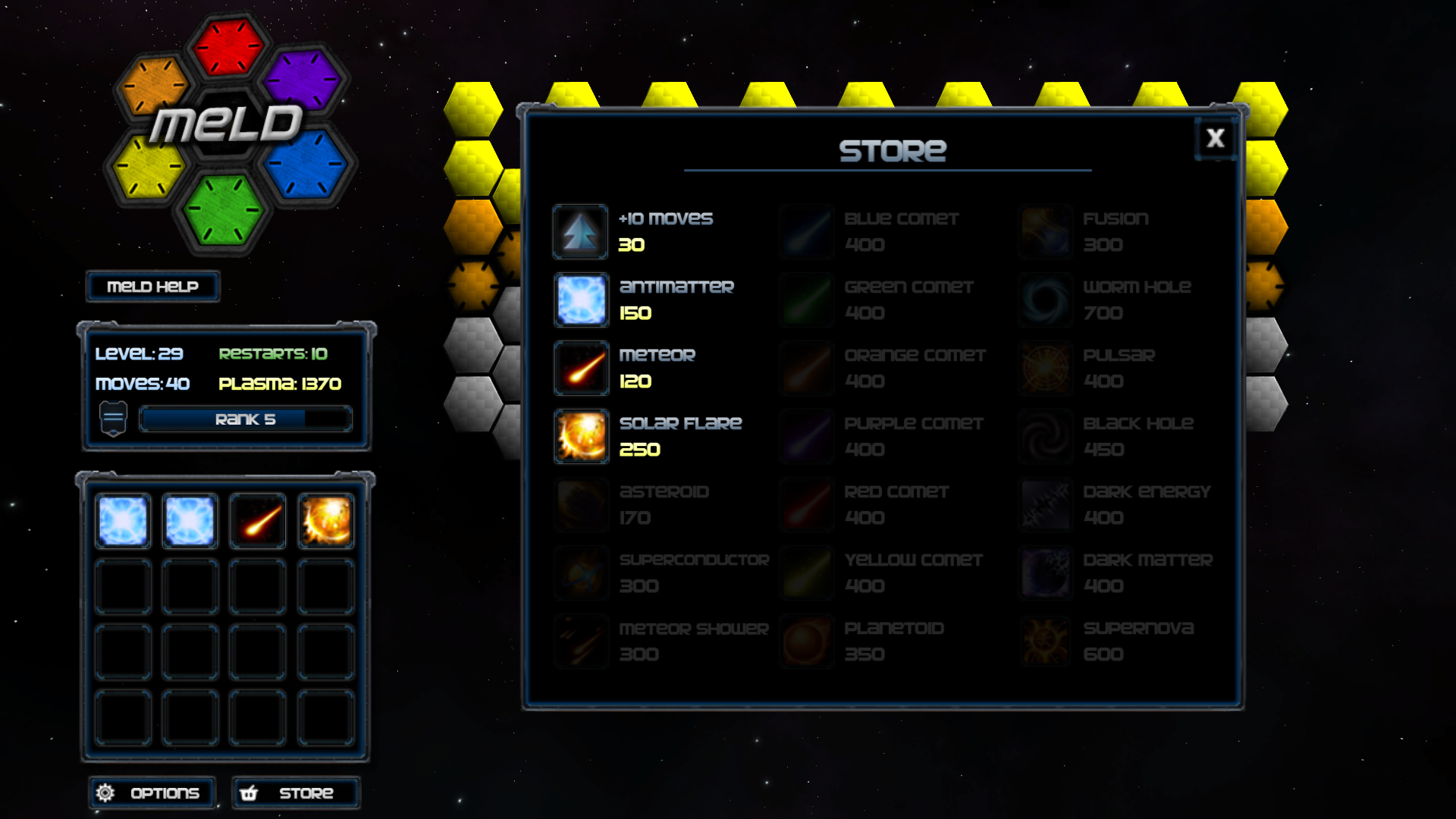Viewport: 1456px width, 819px height.
Task: Close the Store window with the X
Action: click(x=1215, y=139)
